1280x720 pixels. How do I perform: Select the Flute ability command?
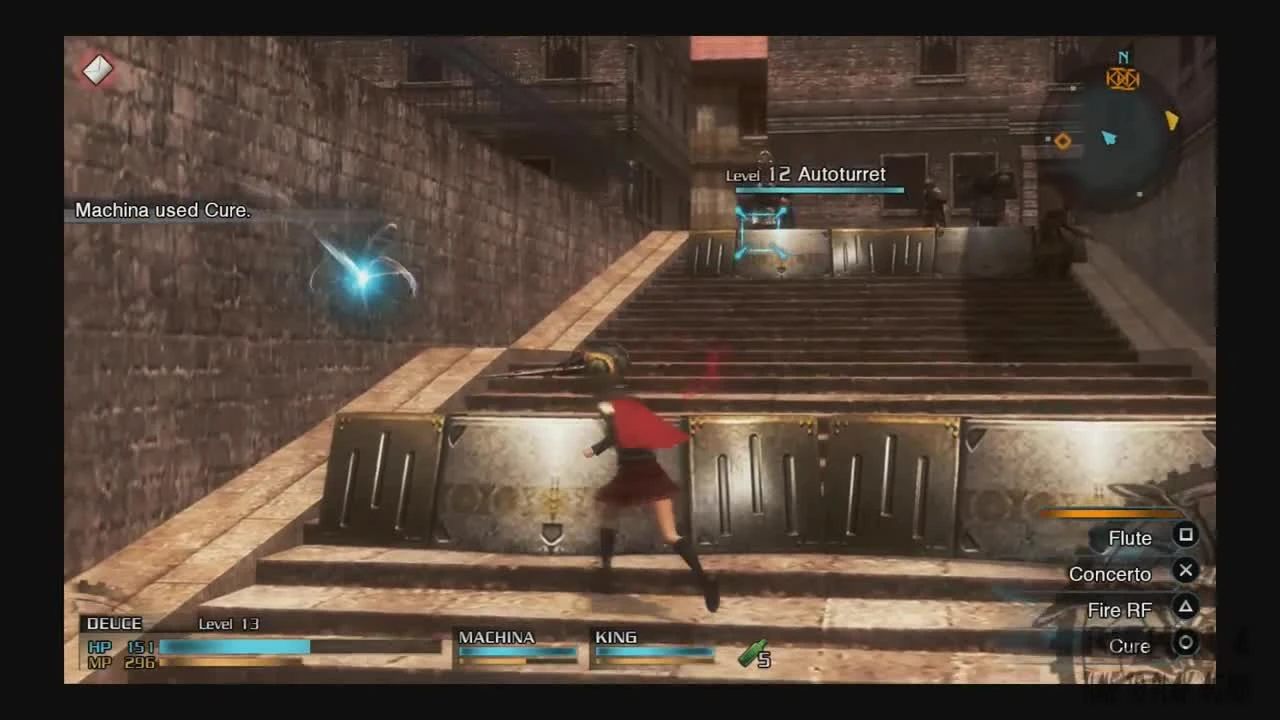click(1129, 537)
